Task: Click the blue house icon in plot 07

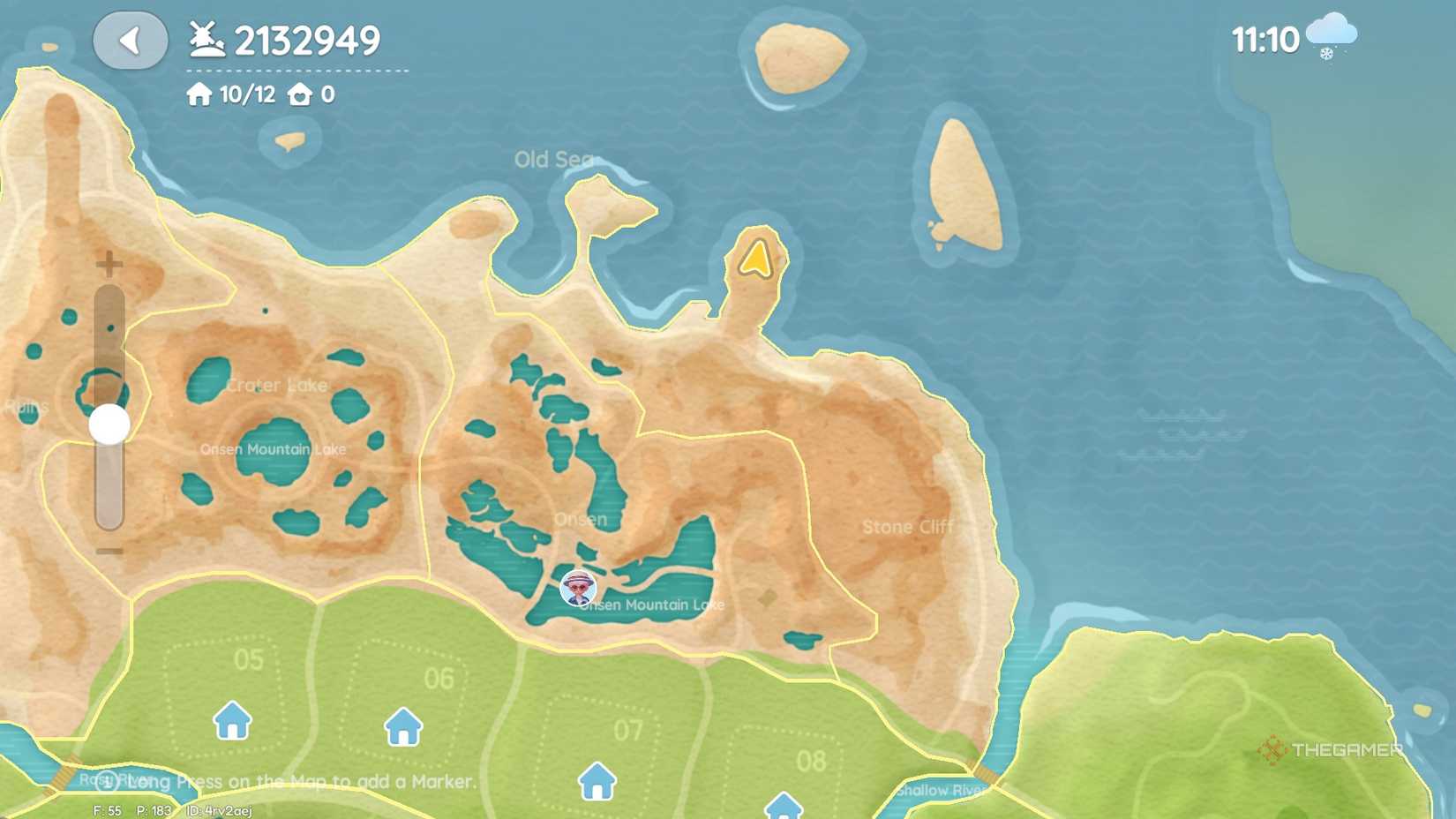Action: coord(598,780)
